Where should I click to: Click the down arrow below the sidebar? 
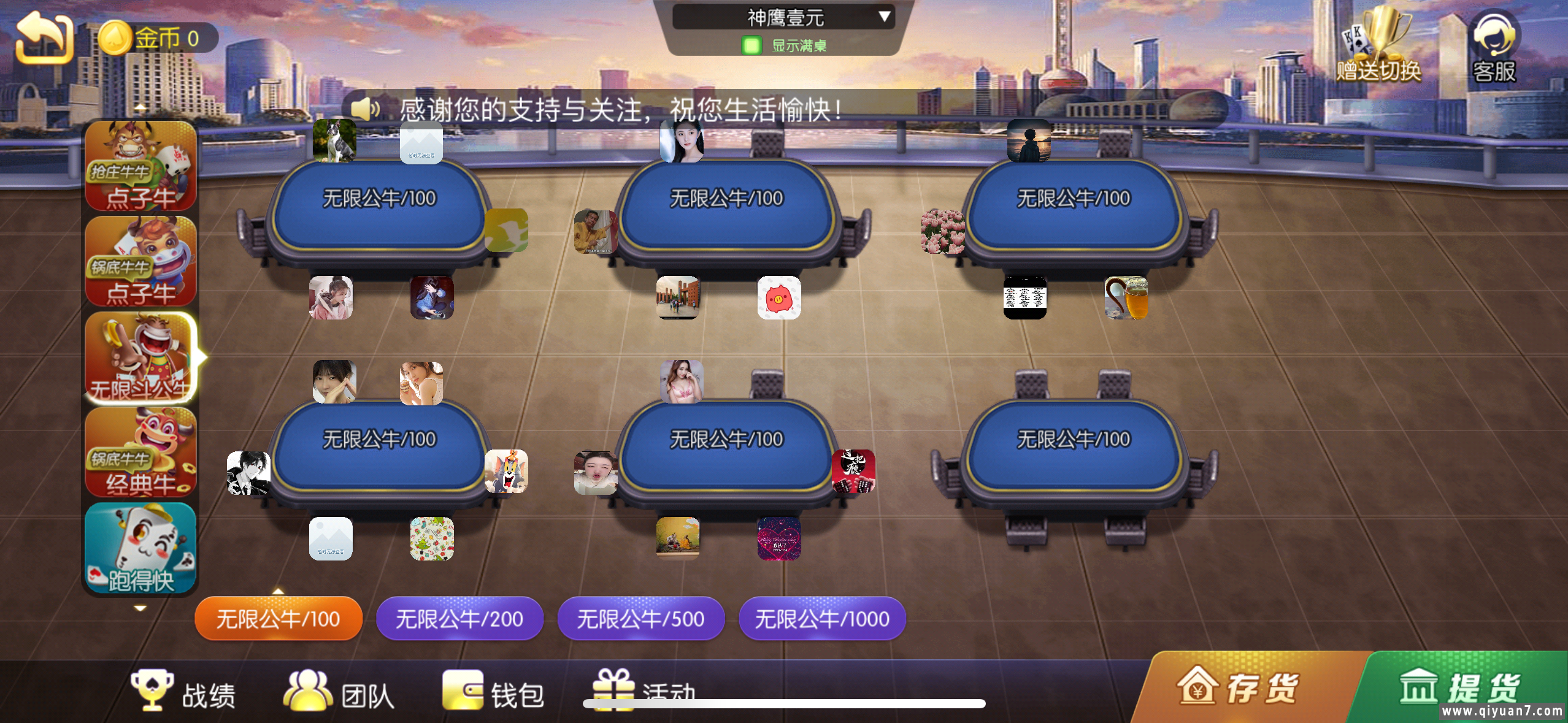tap(140, 607)
